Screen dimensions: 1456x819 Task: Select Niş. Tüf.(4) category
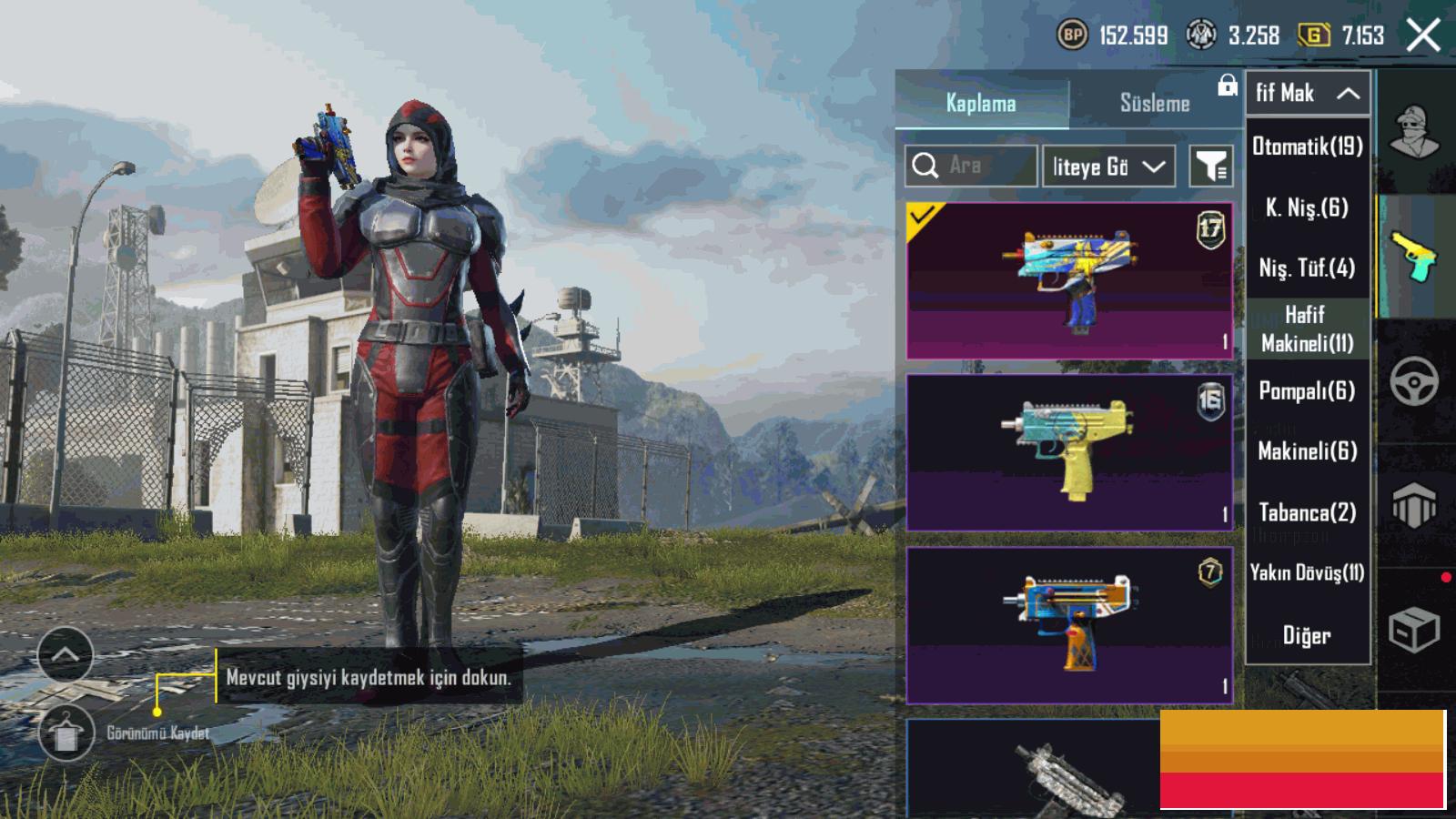pos(1308,268)
